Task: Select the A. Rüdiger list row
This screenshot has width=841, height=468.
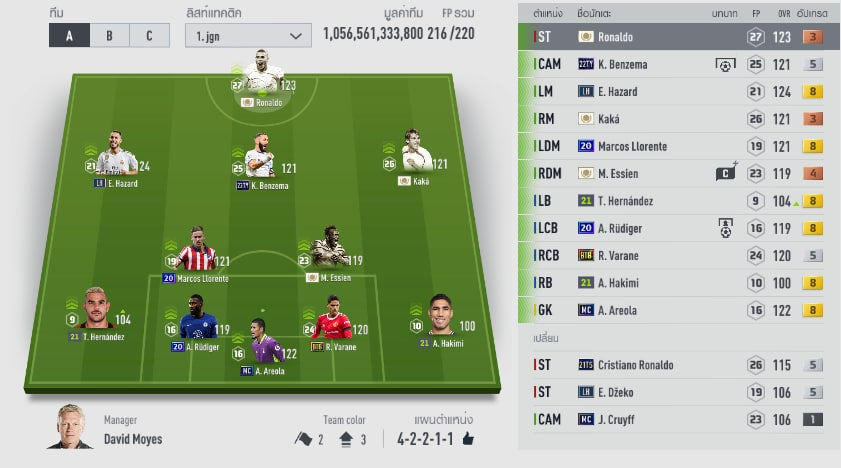Action: click(x=678, y=228)
